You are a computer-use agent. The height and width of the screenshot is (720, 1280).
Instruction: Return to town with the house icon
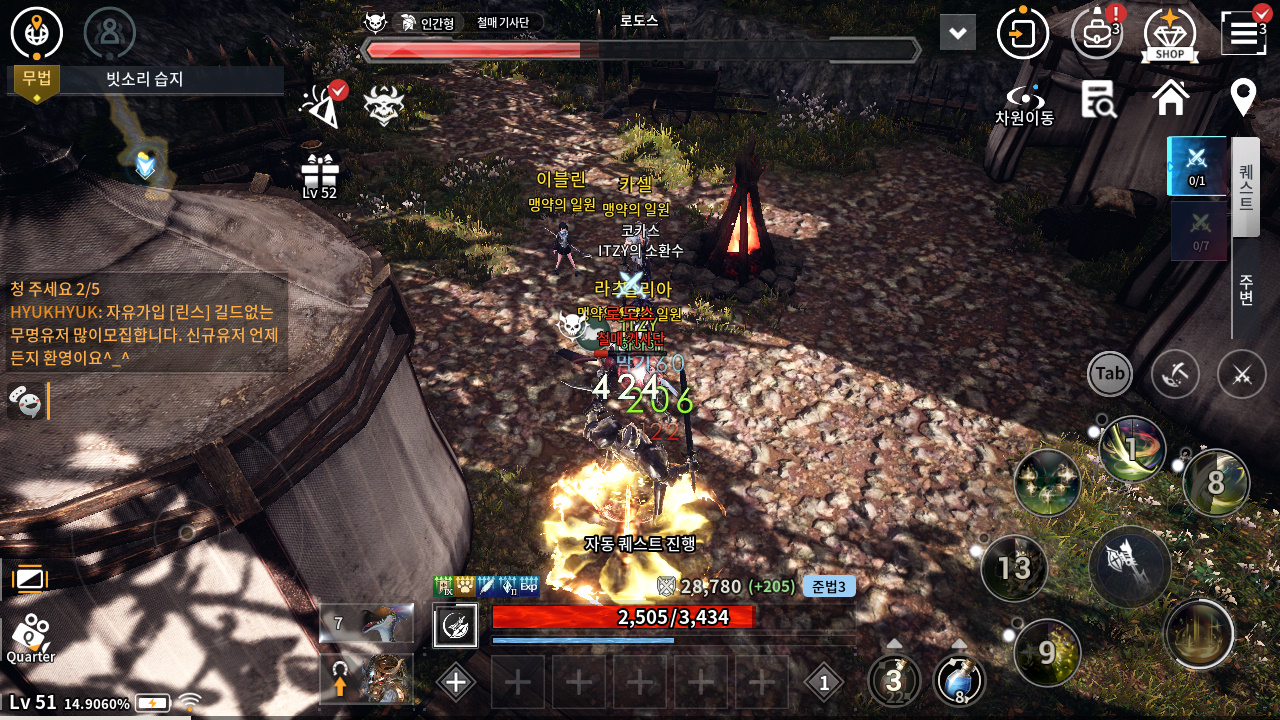pos(1170,98)
